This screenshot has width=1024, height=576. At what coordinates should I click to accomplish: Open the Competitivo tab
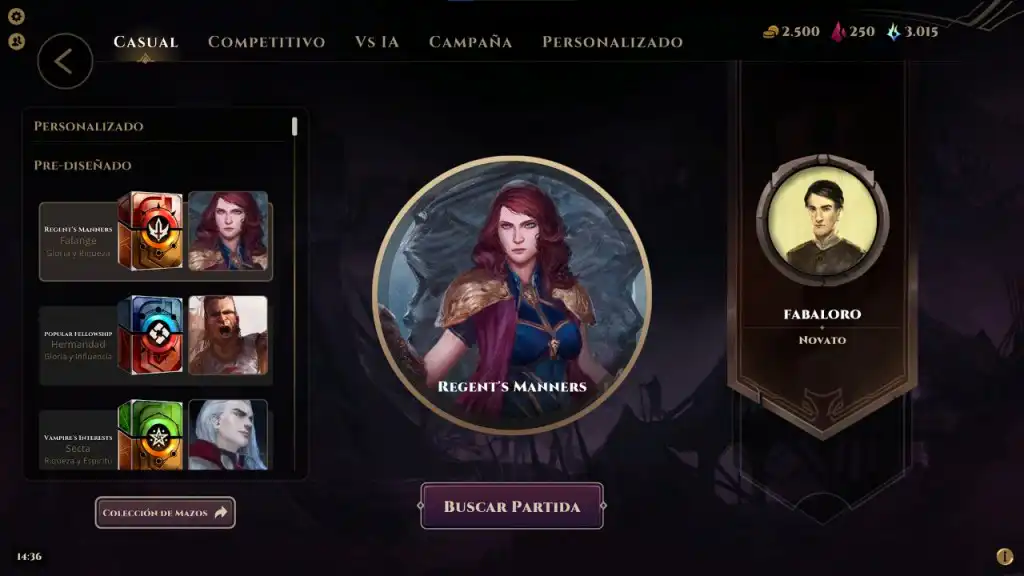(x=266, y=42)
